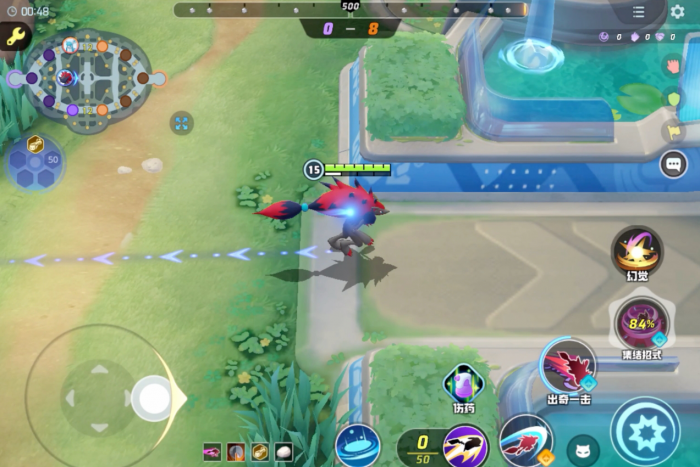Tap the blue expand arrows icon

pyautogui.click(x=182, y=123)
